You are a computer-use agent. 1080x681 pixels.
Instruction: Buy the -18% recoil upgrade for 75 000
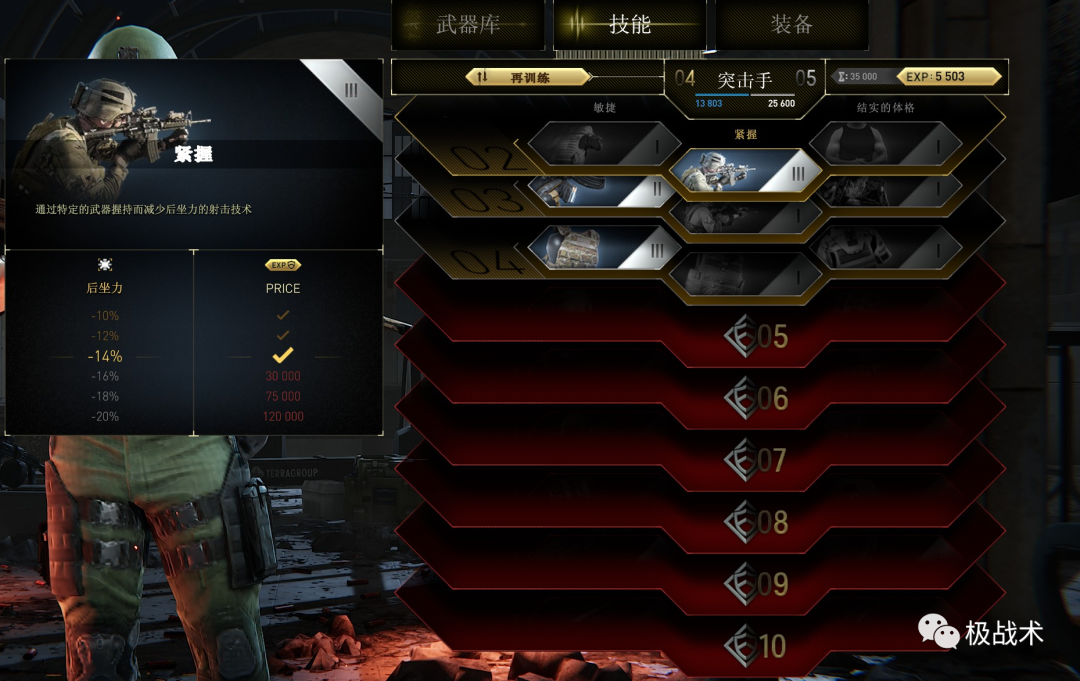(283, 396)
